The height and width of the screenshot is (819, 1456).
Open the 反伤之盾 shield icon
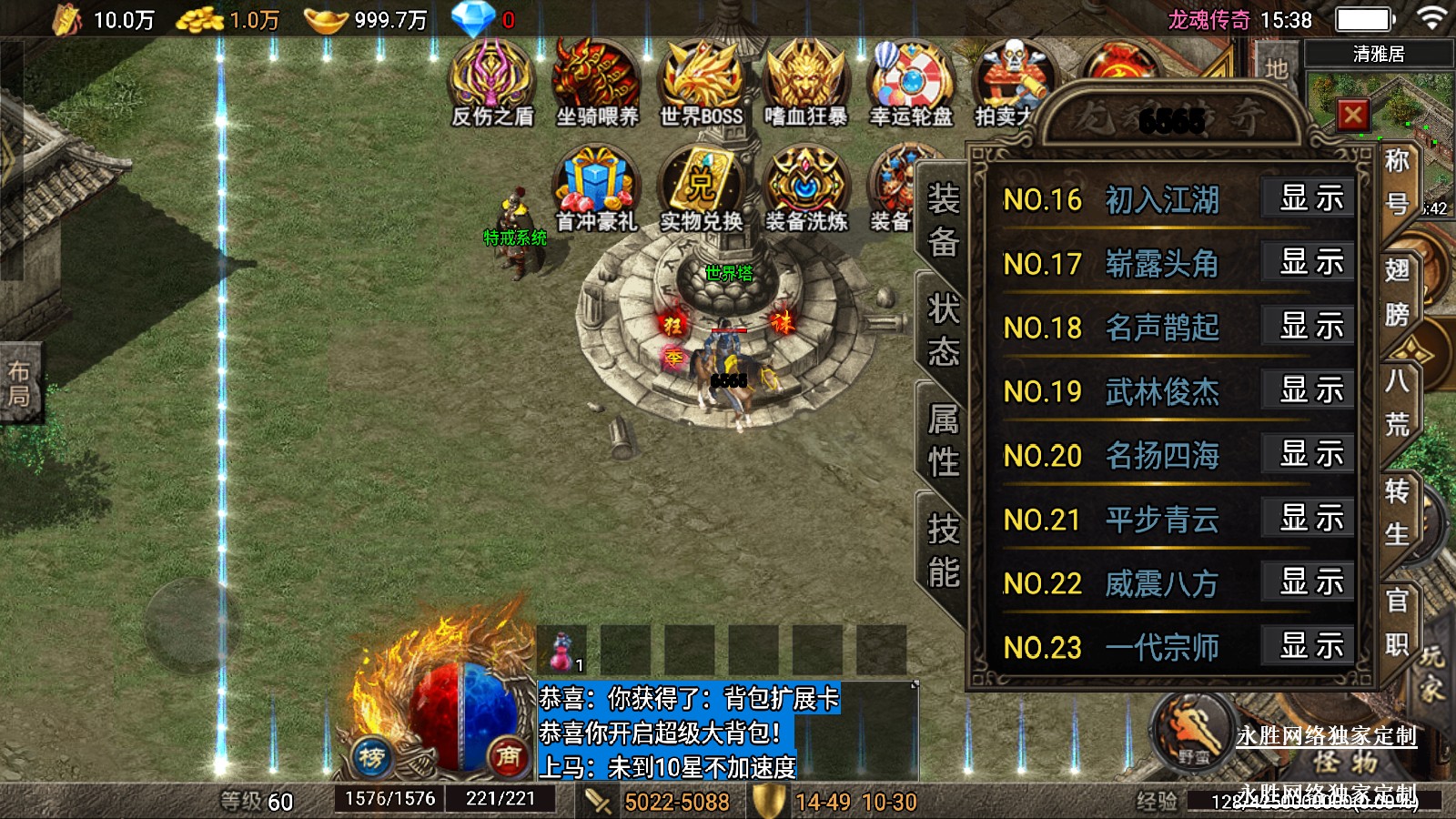491,84
